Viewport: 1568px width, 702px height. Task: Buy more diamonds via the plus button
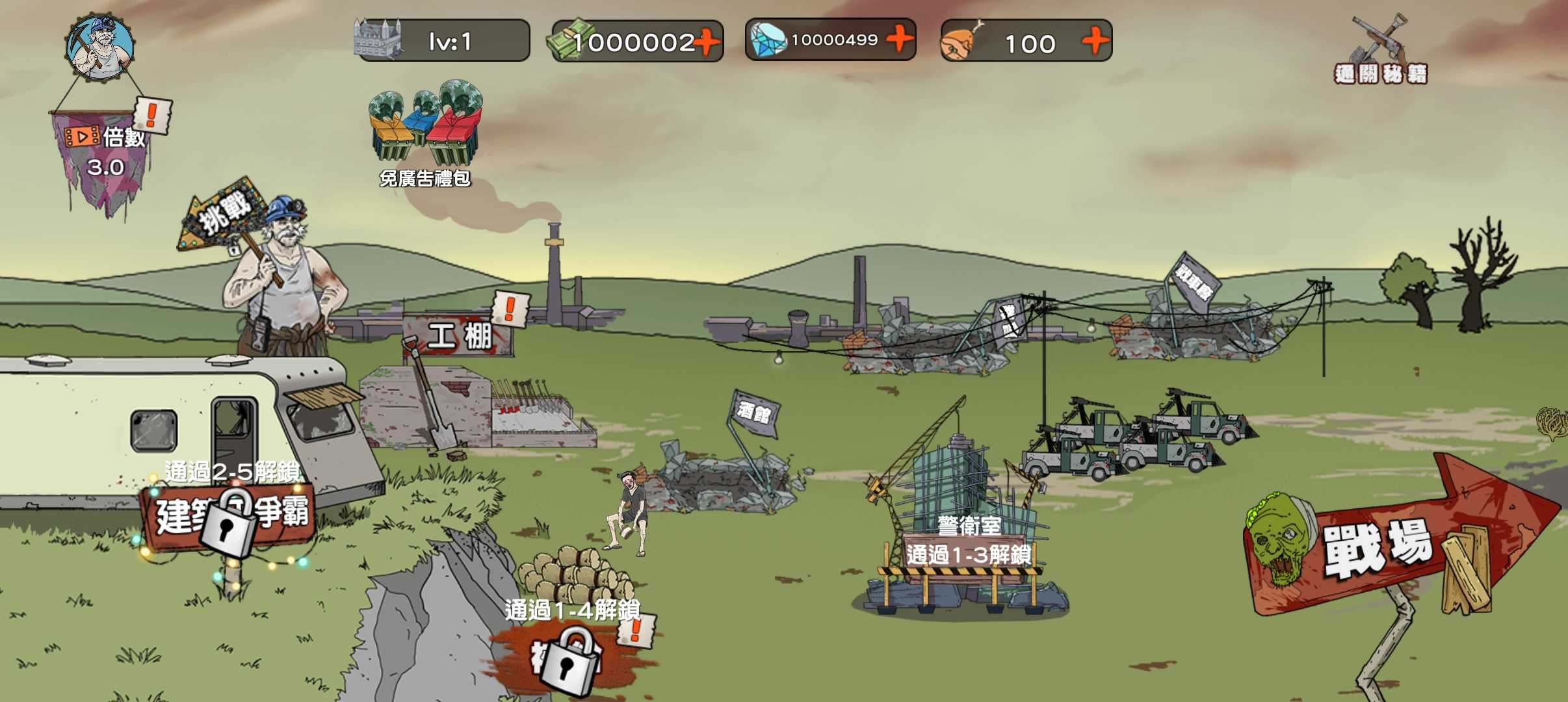900,39
